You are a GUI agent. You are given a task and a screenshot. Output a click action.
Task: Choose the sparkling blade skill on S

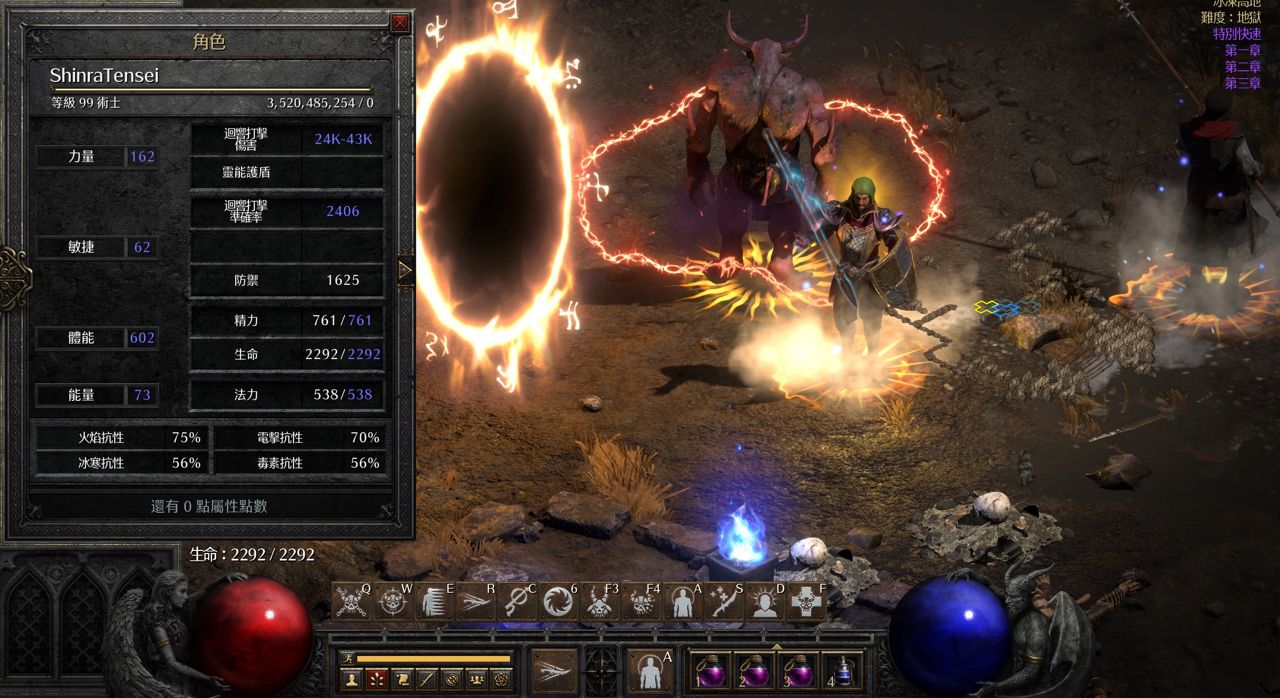click(722, 602)
